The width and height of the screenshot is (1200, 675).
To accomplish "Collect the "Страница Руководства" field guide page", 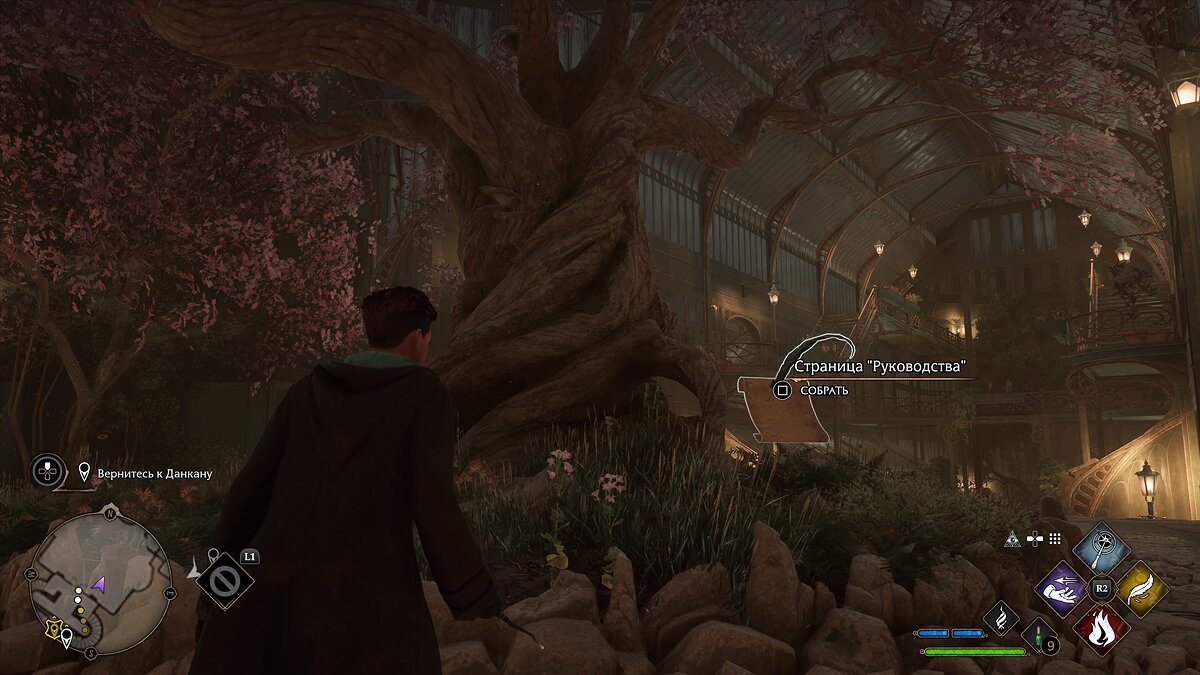I will click(782, 390).
